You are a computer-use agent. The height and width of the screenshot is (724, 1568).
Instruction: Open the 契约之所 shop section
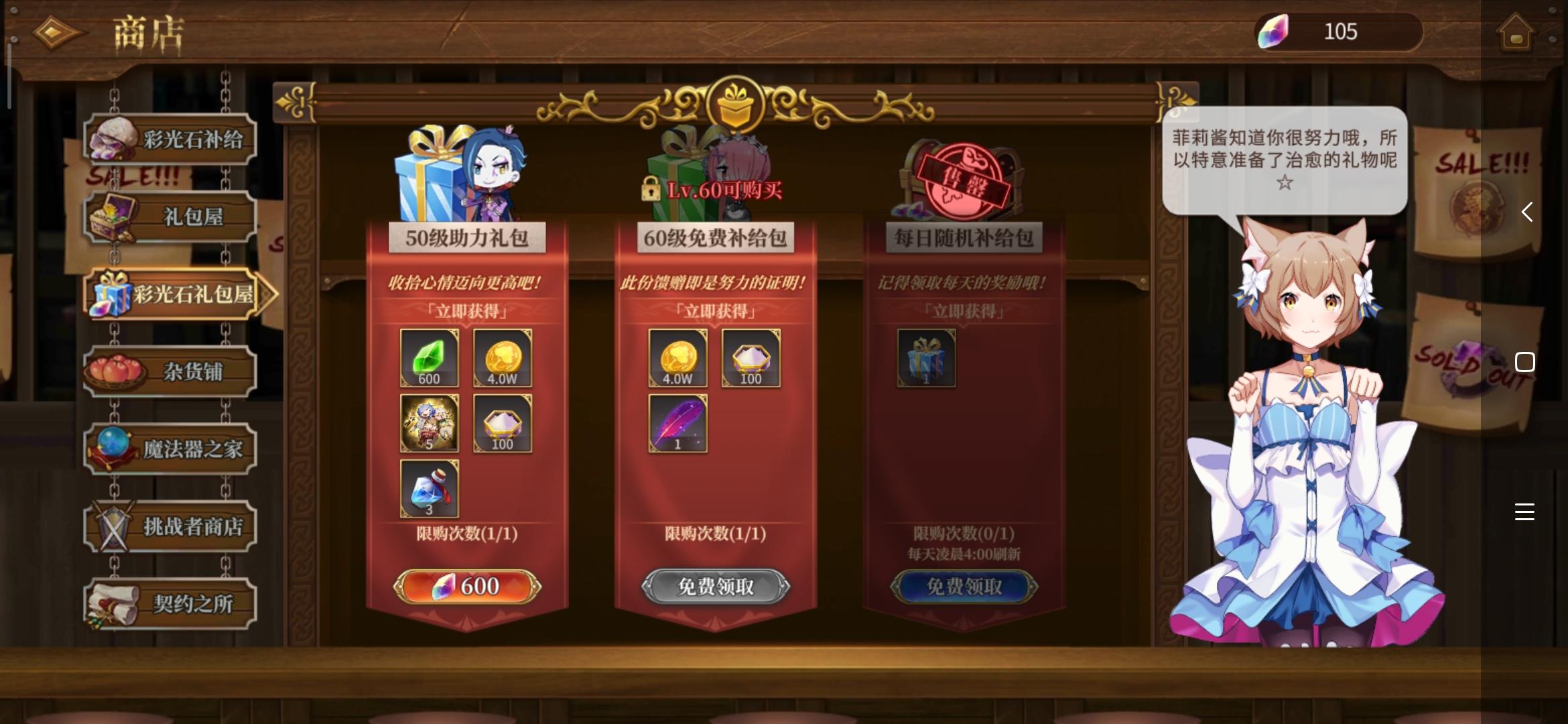(x=171, y=603)
